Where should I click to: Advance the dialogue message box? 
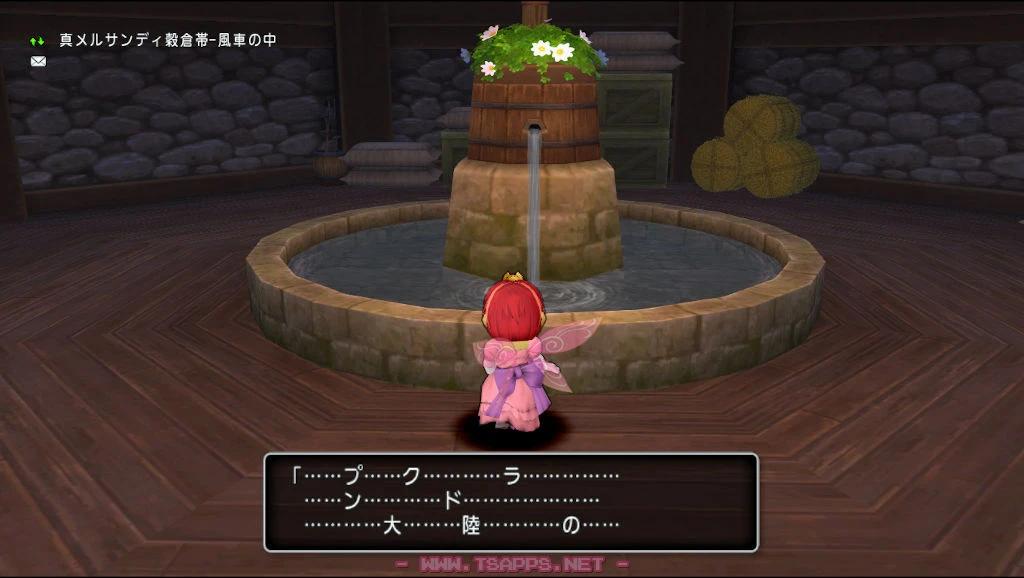(511, 502)
